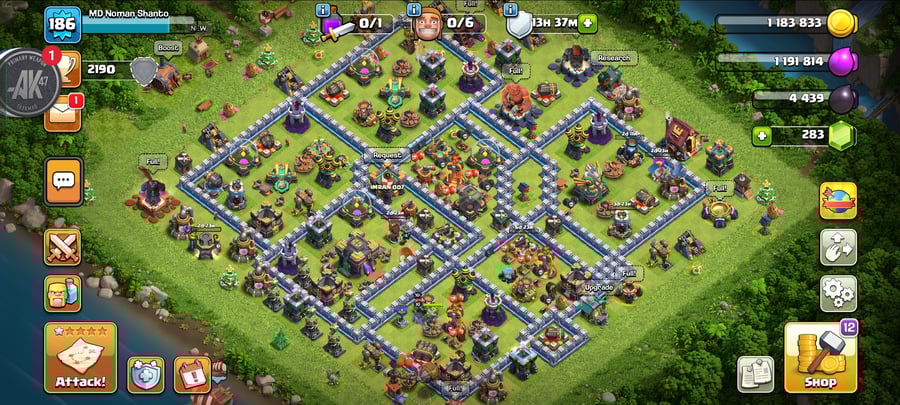The height and width of the screenshot is (405, 900).
Task: Open the player profile level 186 badge
Action: pos(62,22)
